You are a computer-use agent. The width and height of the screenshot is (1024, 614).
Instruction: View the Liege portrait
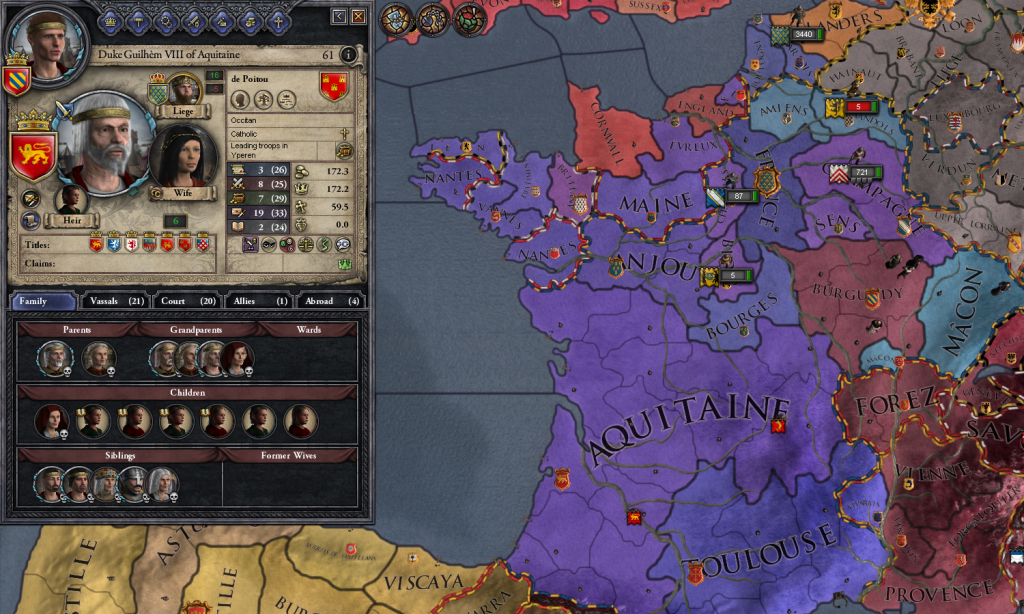(184, 91)
